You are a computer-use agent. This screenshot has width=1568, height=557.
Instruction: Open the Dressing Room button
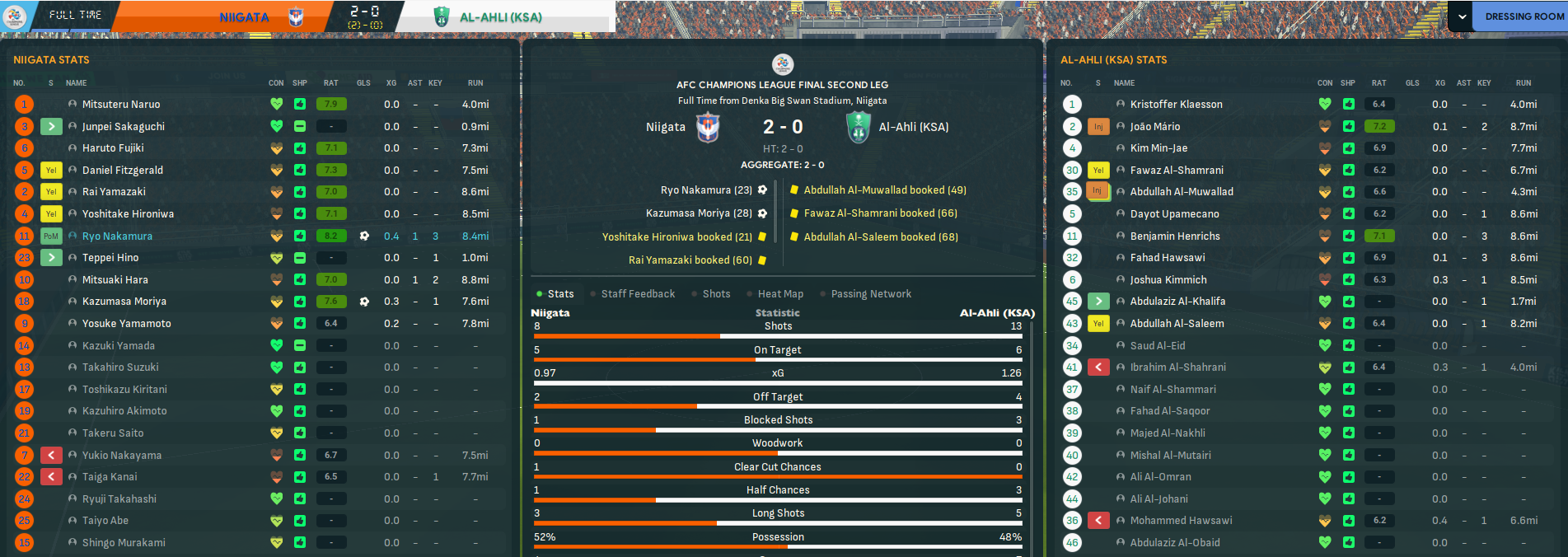click(x=1524, y=16)
